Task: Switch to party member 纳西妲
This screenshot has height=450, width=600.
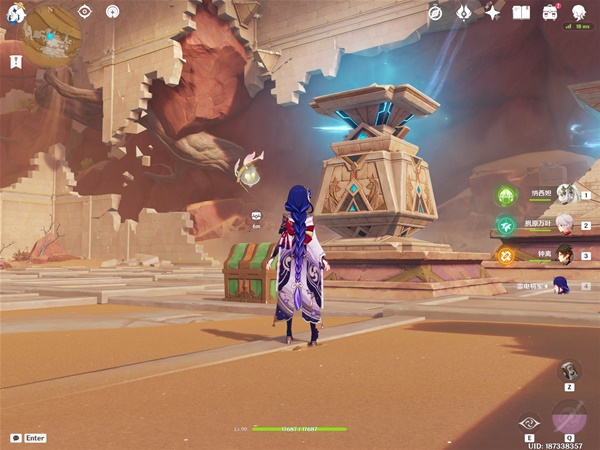Action: pyautogui.click(x=565, y=195)
